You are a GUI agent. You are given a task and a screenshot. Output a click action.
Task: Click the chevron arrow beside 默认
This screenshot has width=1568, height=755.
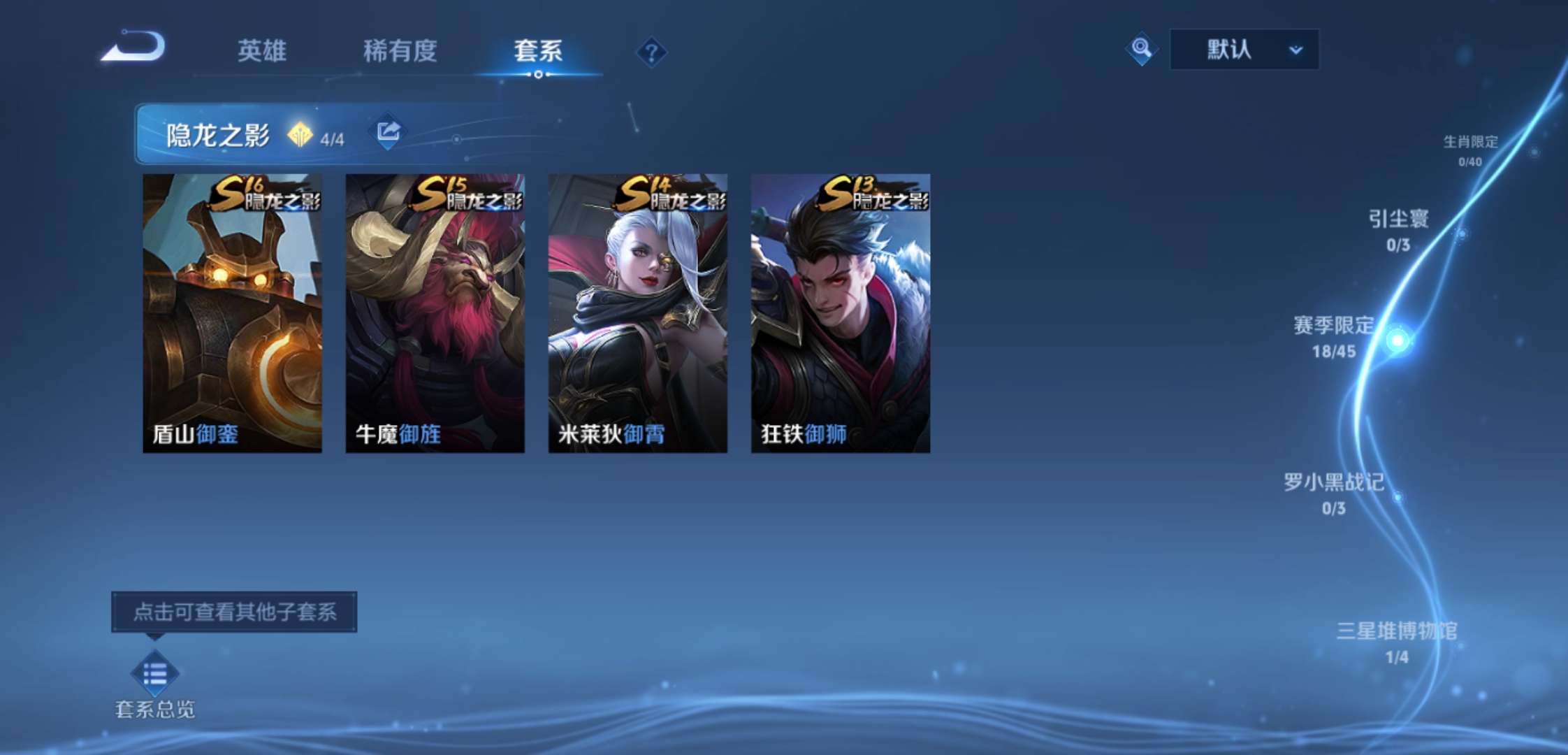tap(1296, 50)
